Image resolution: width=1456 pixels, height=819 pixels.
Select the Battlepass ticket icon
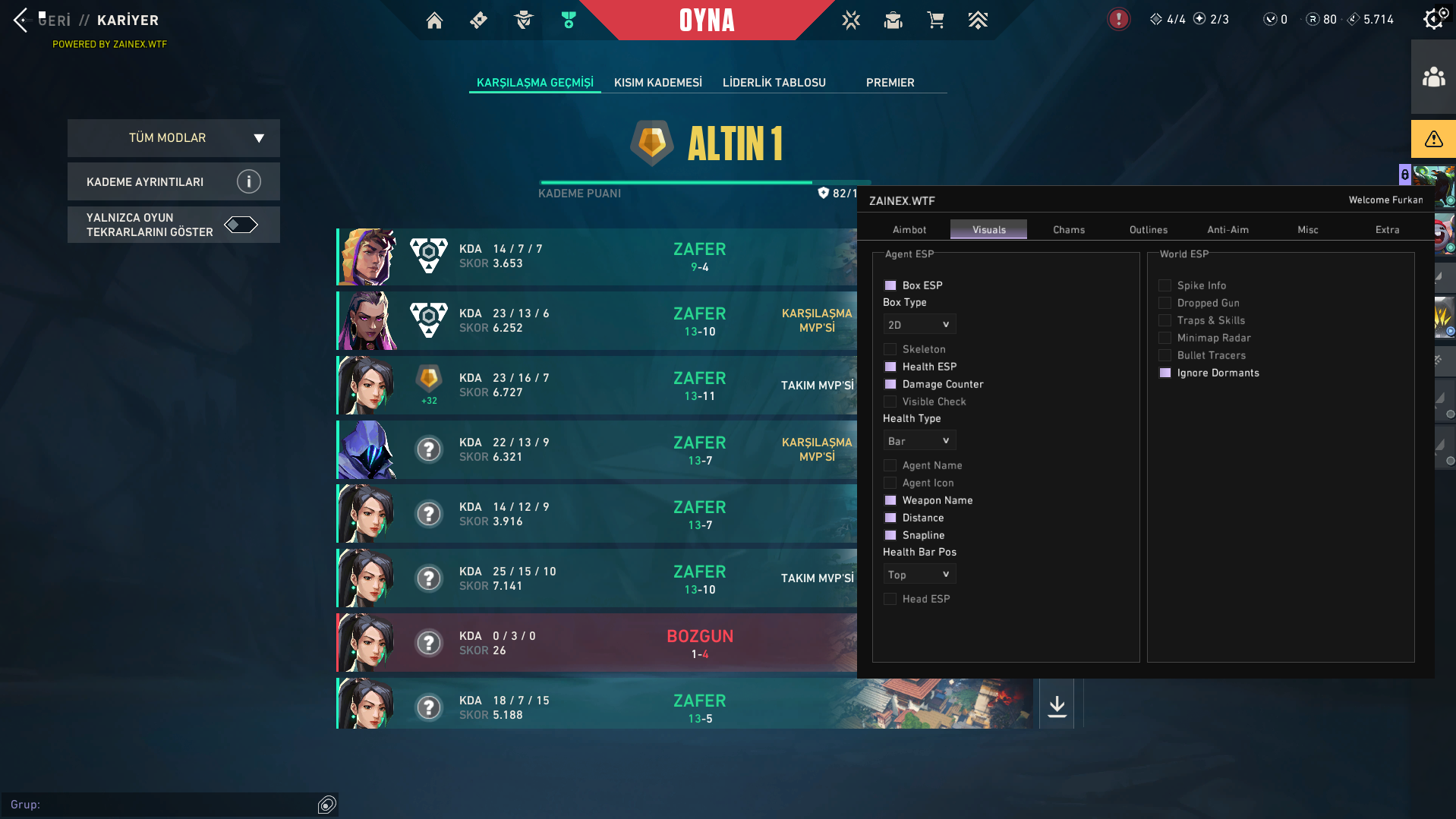478,20
